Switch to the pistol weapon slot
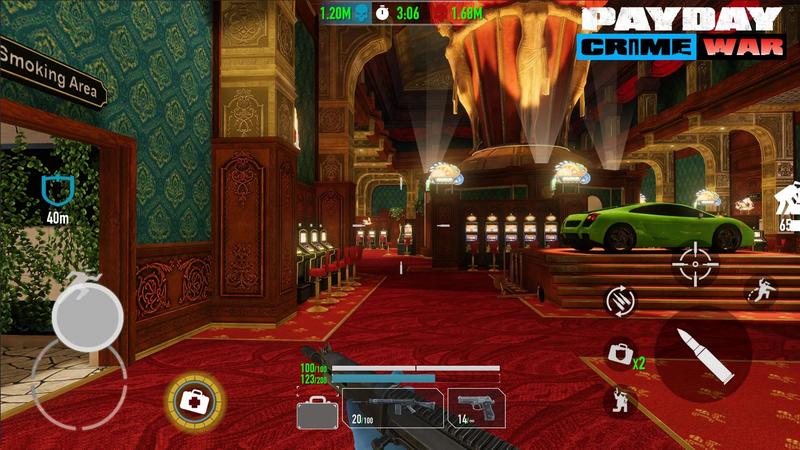800x450 pixels. (x=475, y=408)
